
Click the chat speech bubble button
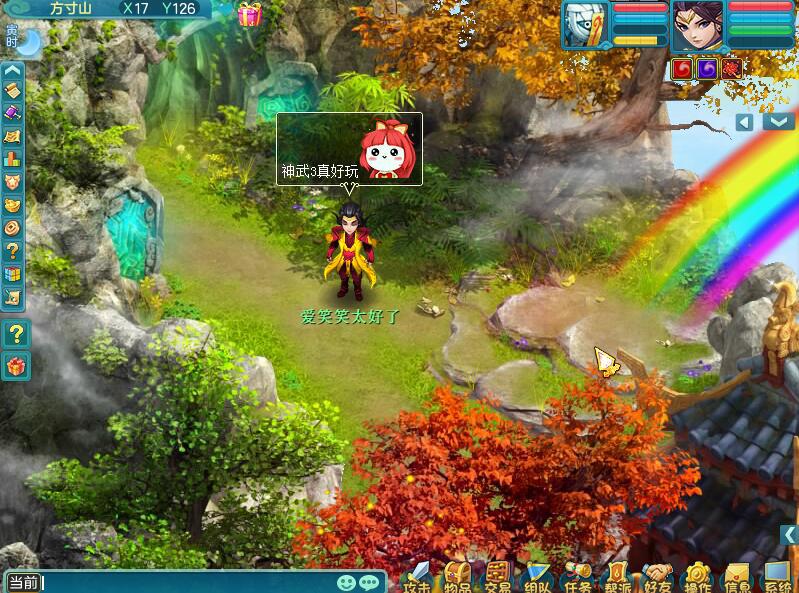click(x=369, y=582)
